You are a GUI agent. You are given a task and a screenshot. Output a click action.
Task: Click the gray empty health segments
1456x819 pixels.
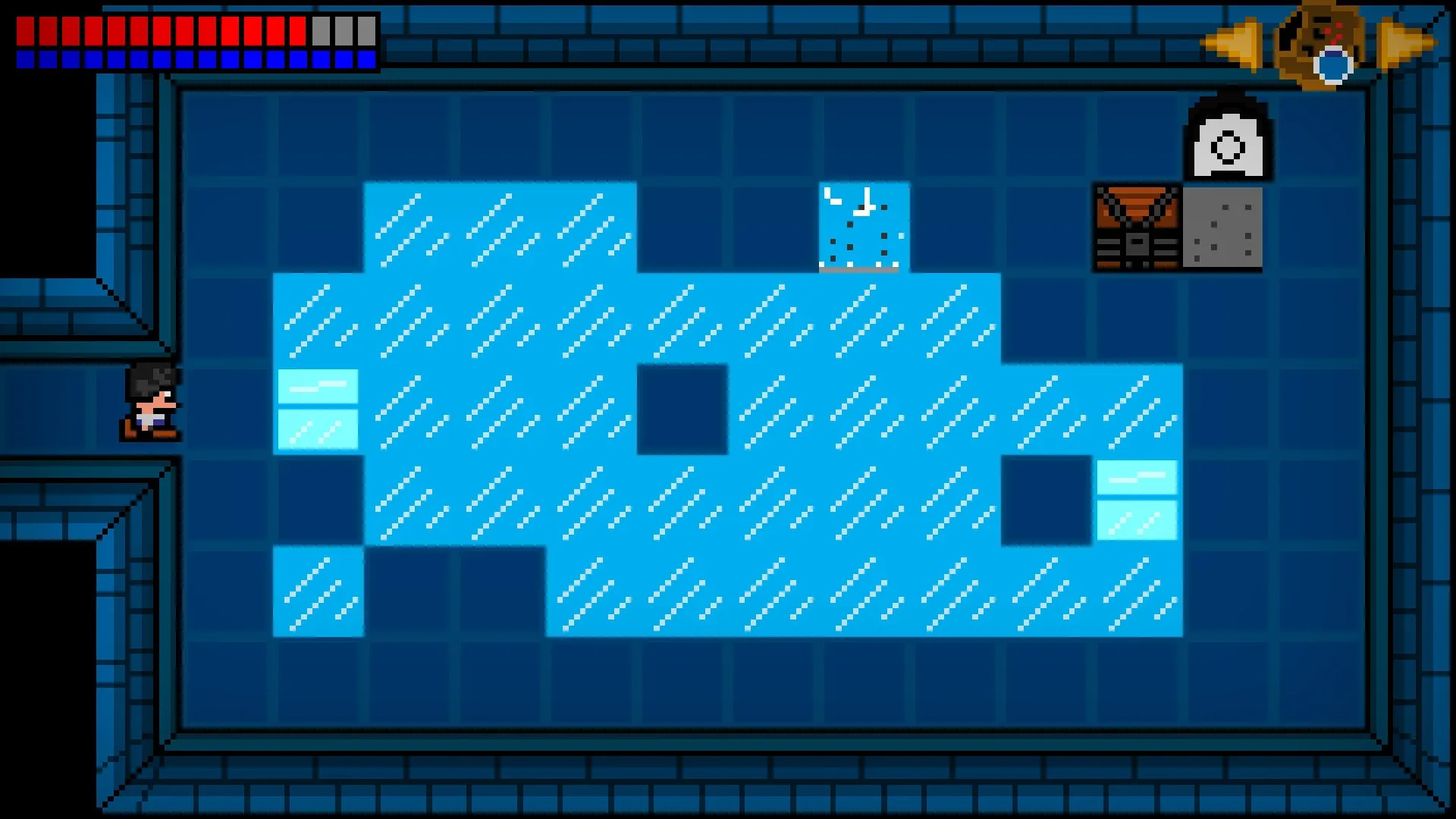340,30
